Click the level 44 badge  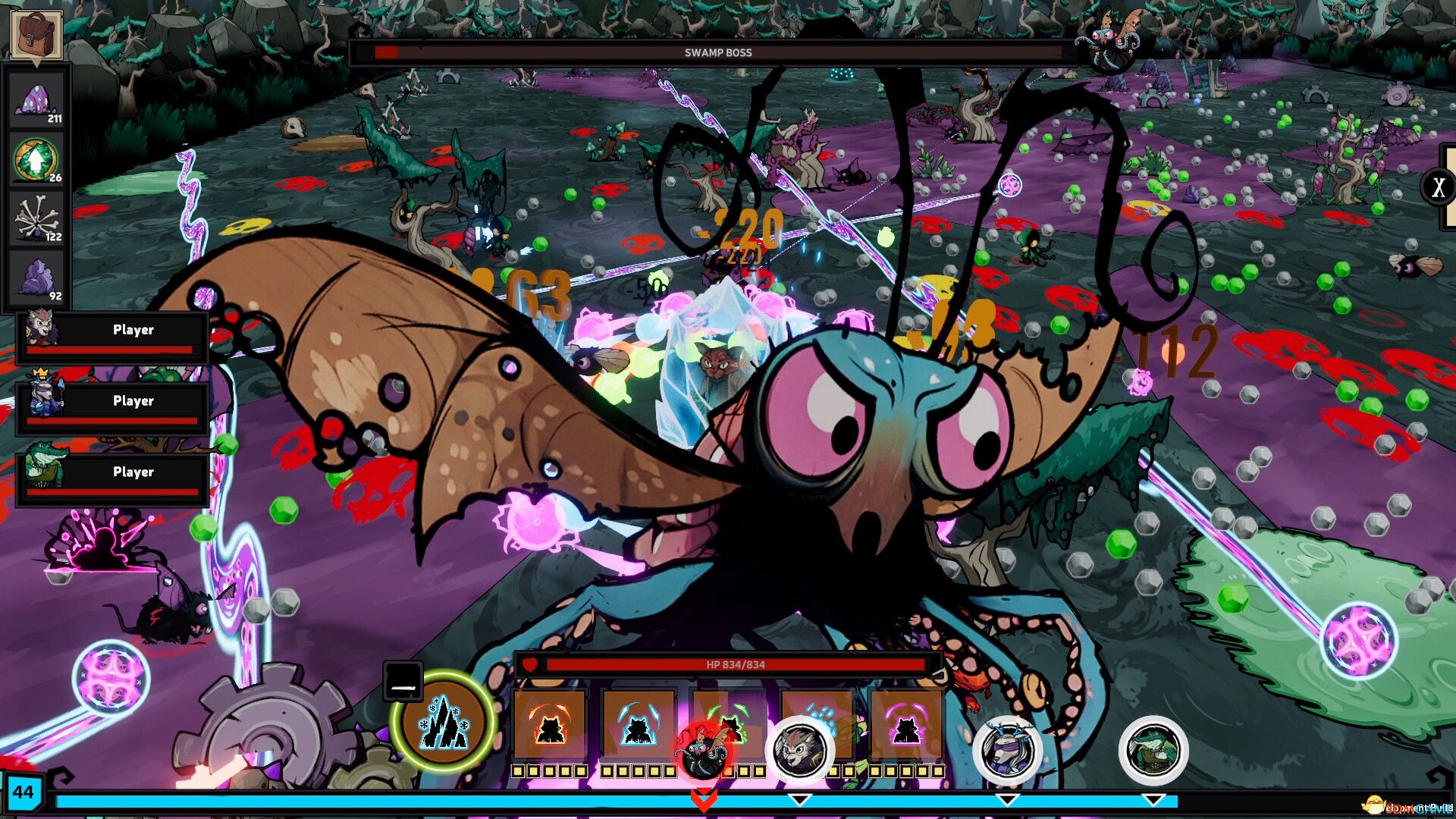pos(24,793)
